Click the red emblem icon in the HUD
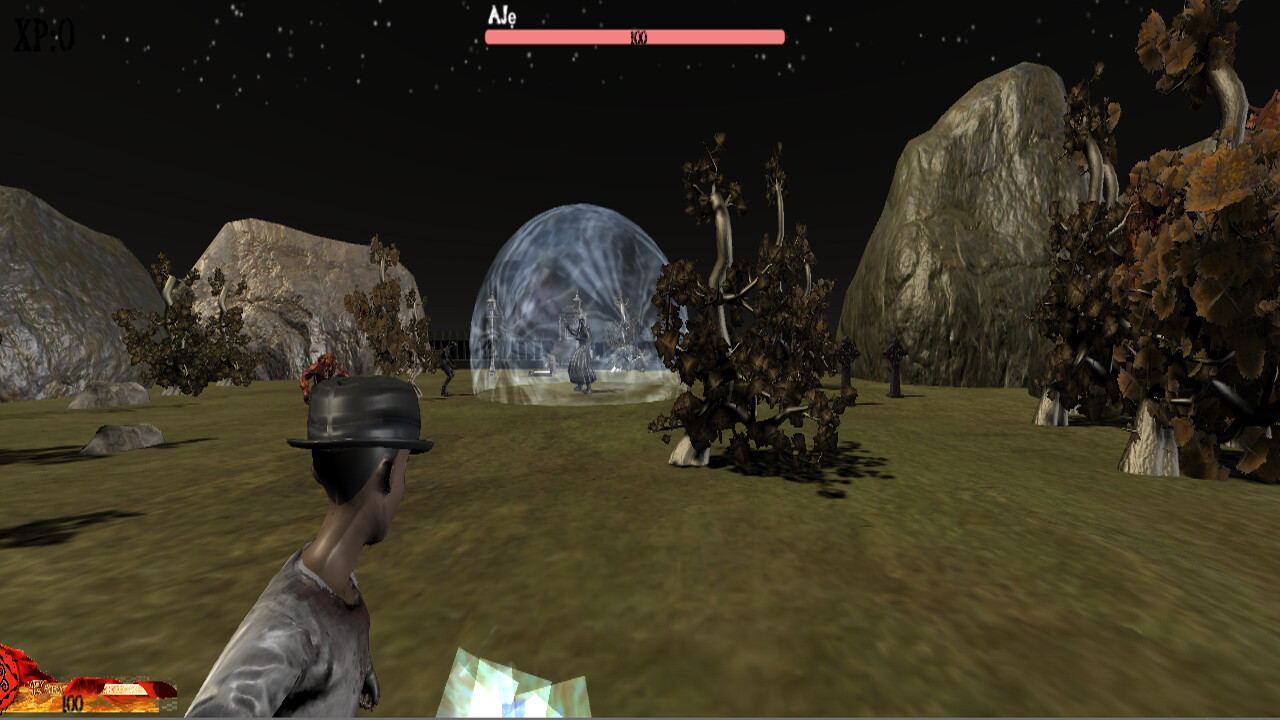Image resolution: width=1280 pixels, height=720 pixels. 10,678
